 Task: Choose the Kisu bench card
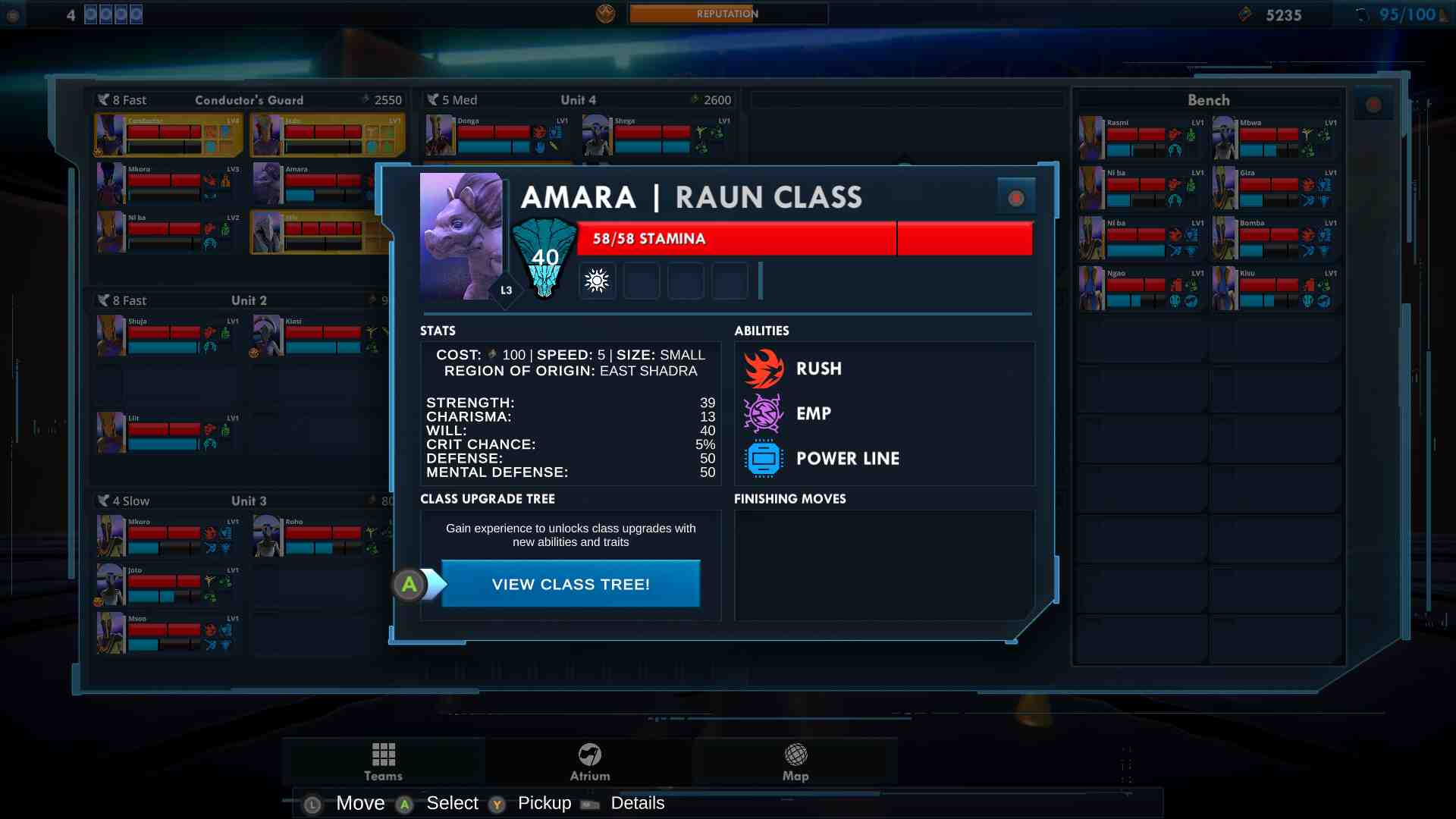tap(1276, 288)
